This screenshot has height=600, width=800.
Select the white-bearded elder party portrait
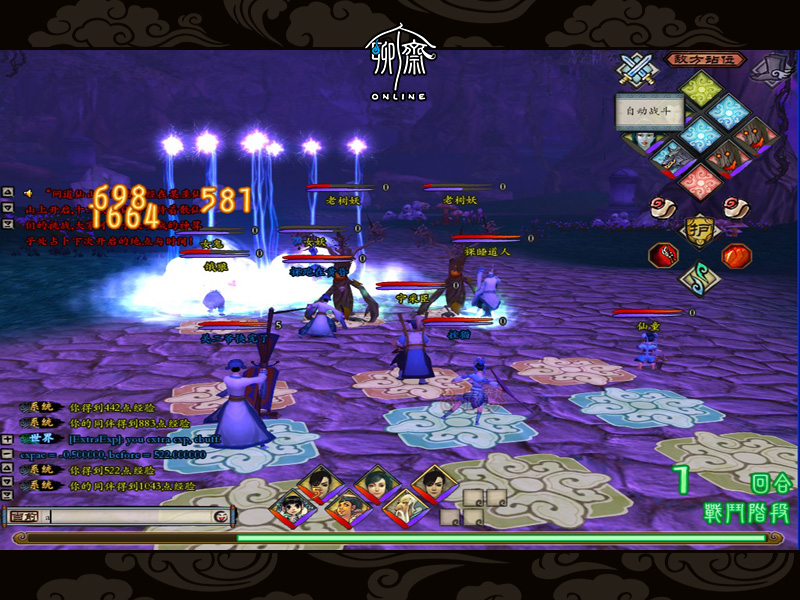coord(407,507)
